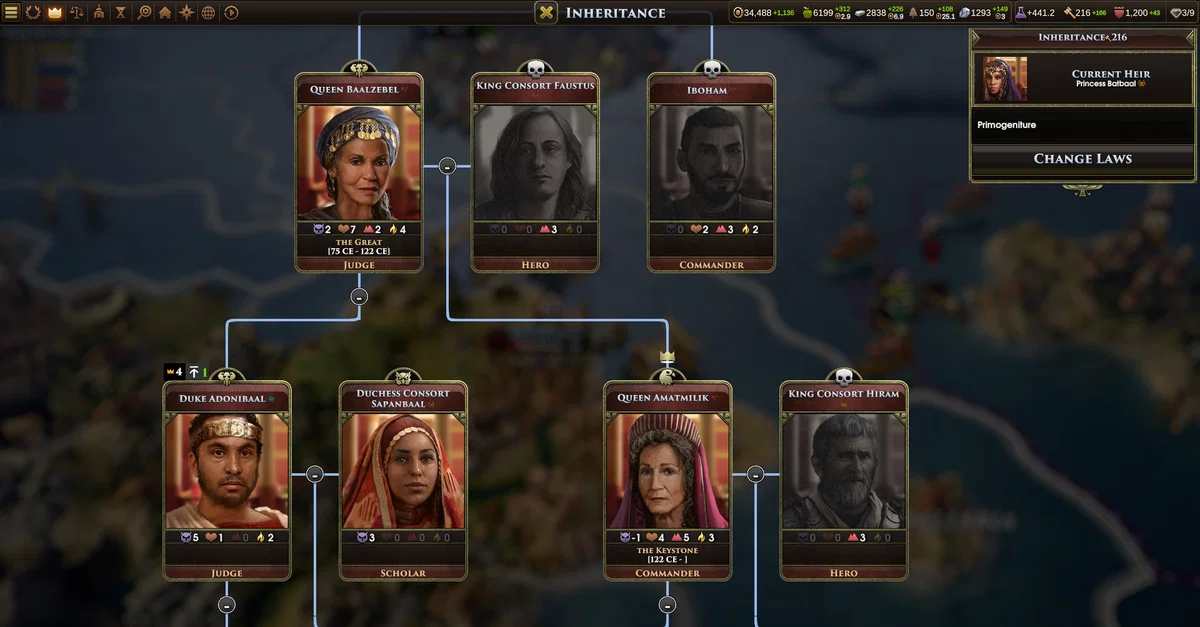Select King Consort Hiram's card
Screen dimensions: 1200x627
click(x=843, y=472)
